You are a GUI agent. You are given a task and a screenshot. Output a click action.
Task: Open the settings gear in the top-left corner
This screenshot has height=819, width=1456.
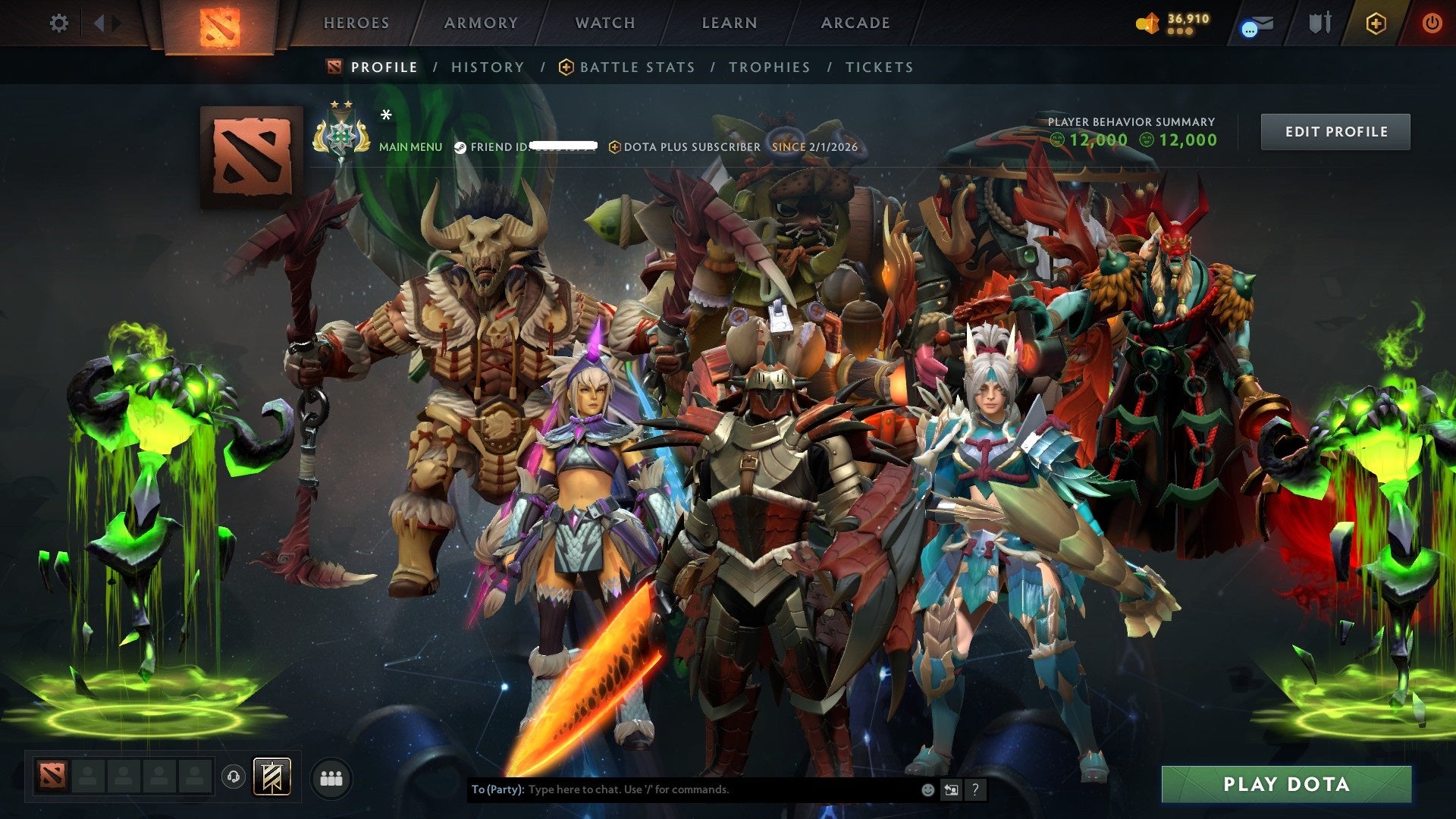(58, 23)
